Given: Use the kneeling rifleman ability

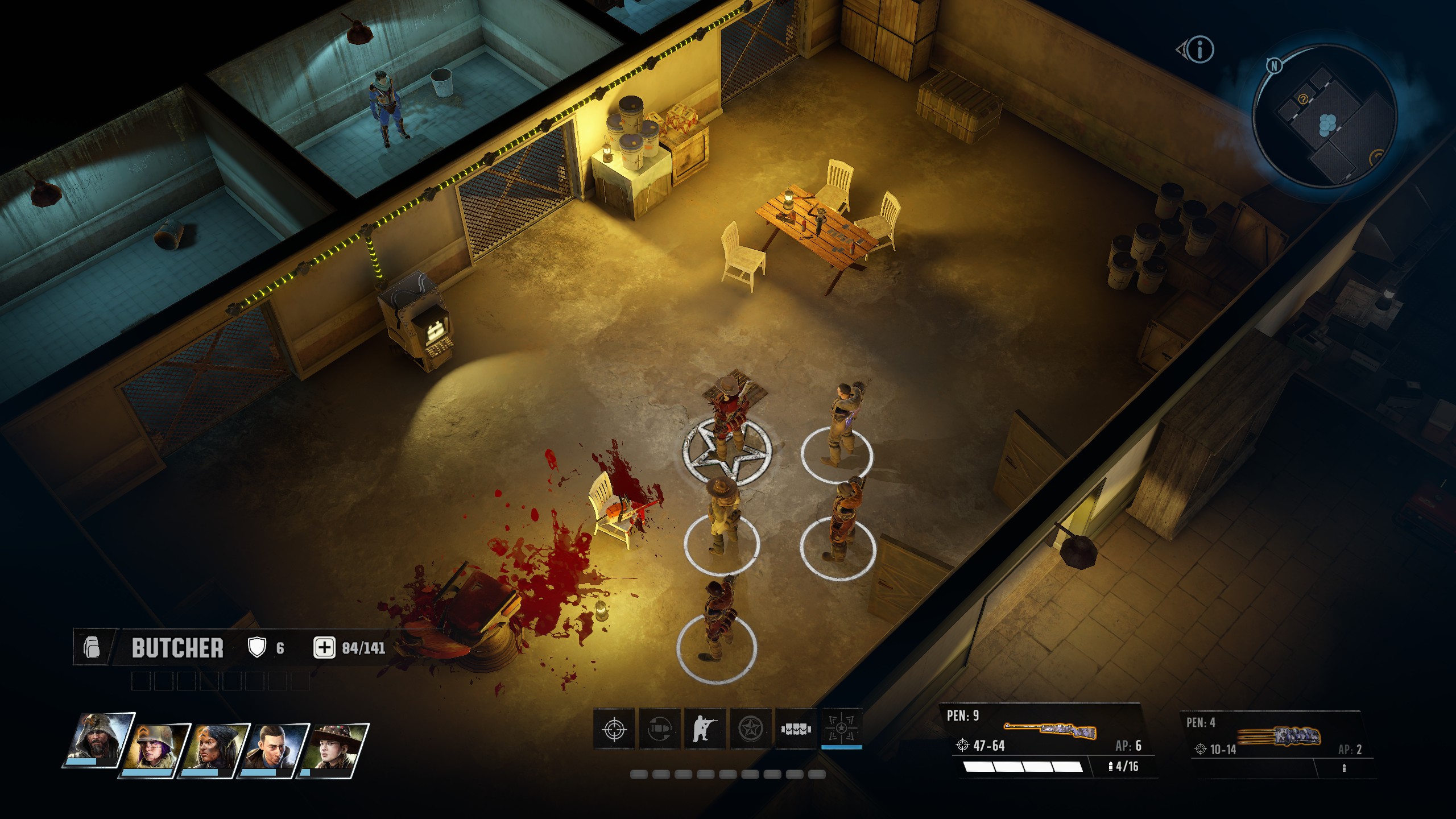Looking at the screenshot, I should point(705,729).
